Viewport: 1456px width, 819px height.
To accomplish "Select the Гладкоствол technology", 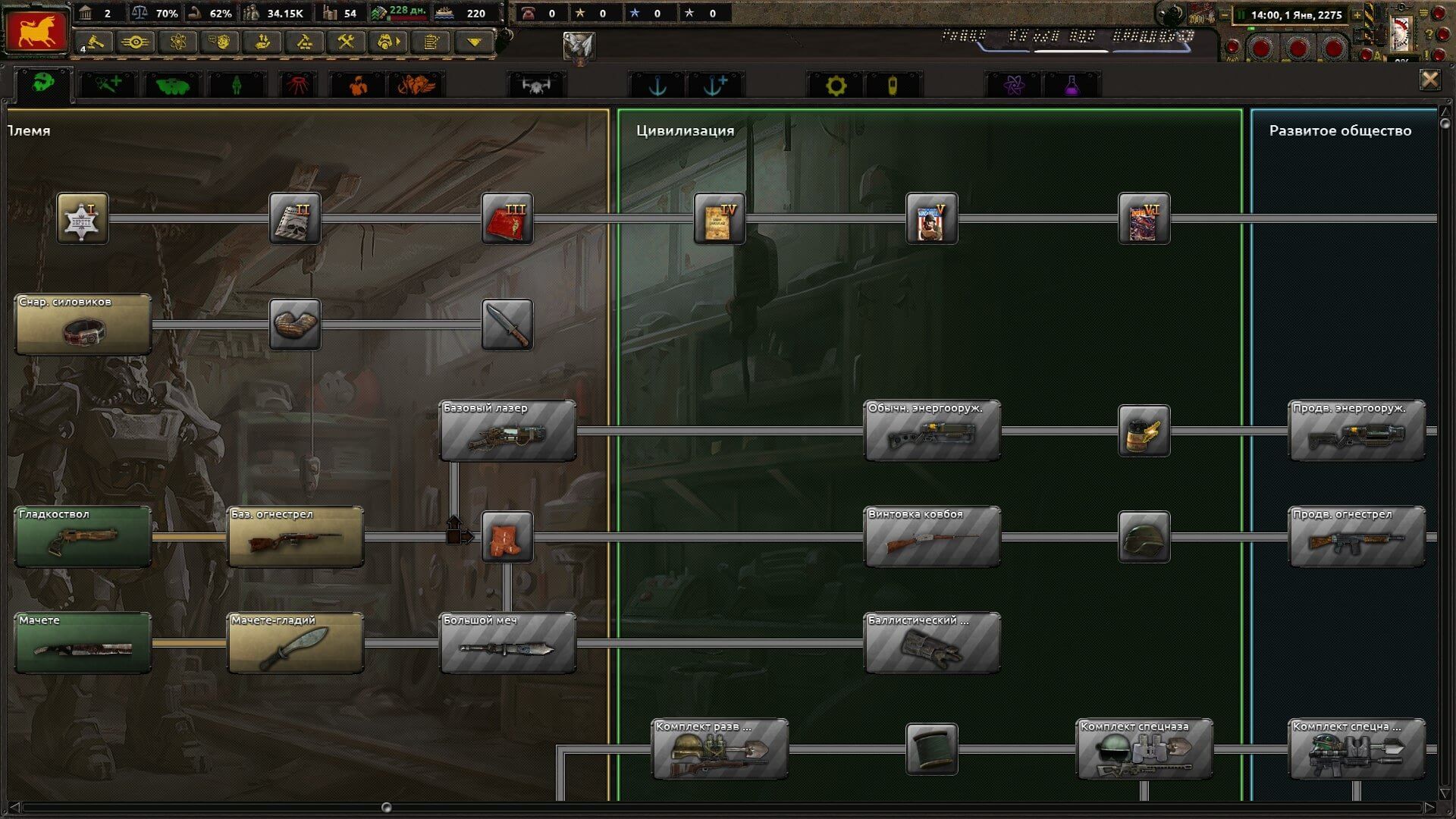I will [x=83, y=537].
